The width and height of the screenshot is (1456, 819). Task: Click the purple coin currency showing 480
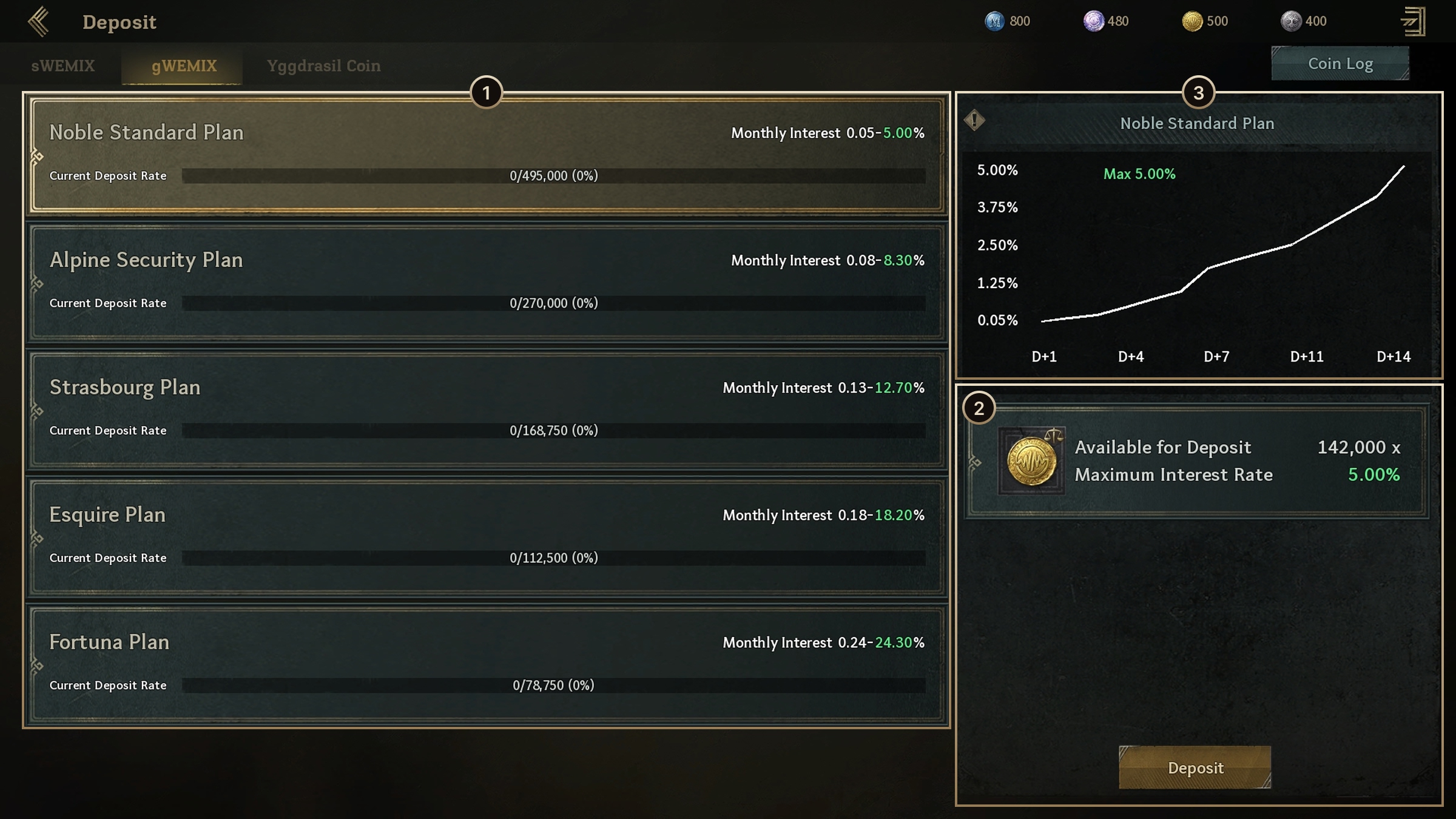[x=1093, y=21]
